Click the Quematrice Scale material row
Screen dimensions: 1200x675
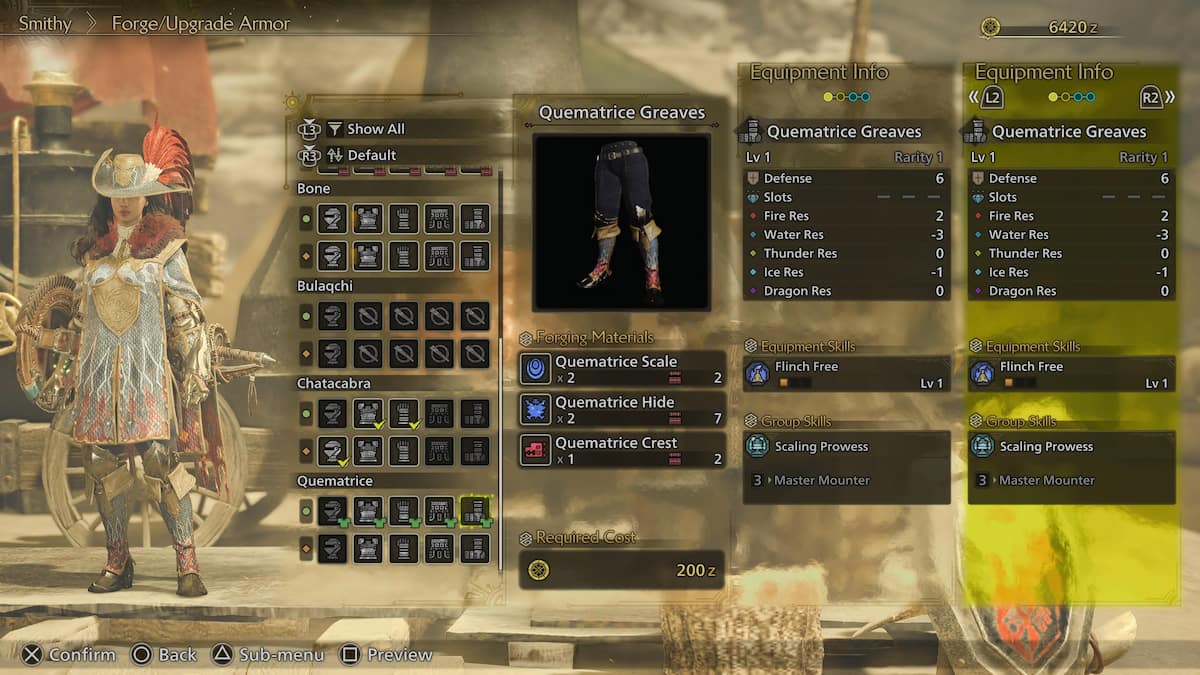tap(622, 369)
